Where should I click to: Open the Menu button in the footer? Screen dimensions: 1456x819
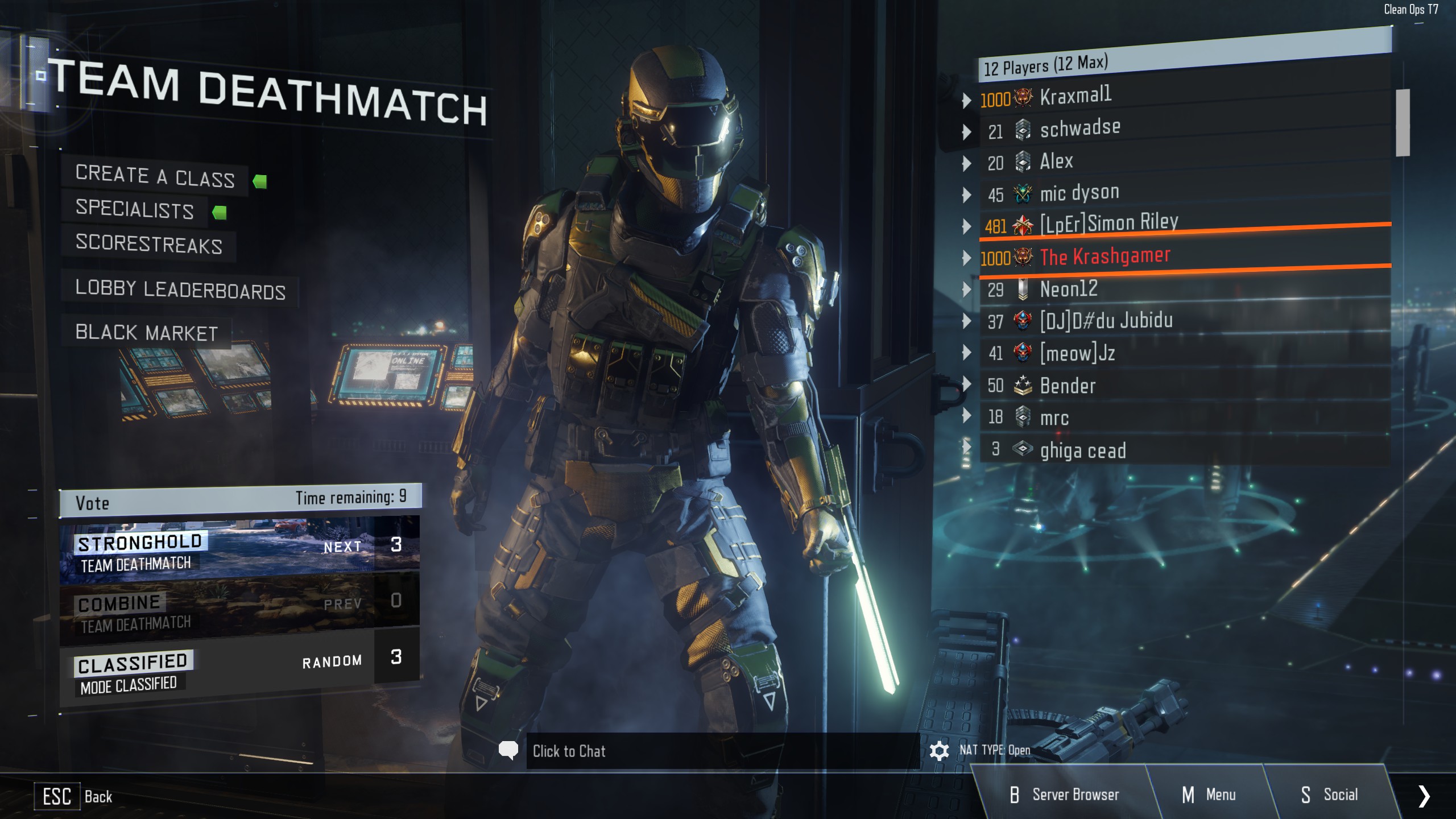point(1209,795)
